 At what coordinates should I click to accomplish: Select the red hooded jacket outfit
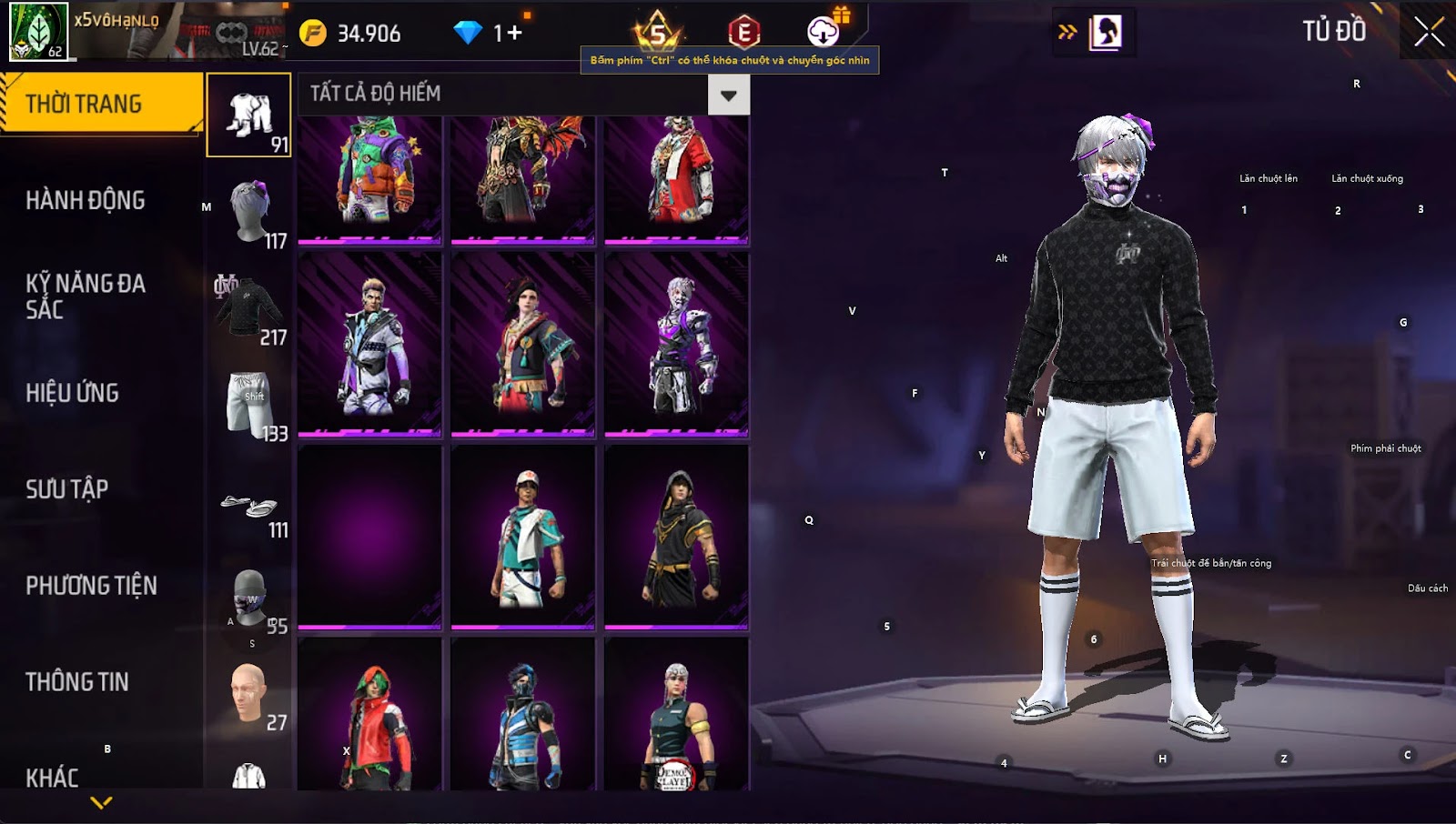coord(370,715)
